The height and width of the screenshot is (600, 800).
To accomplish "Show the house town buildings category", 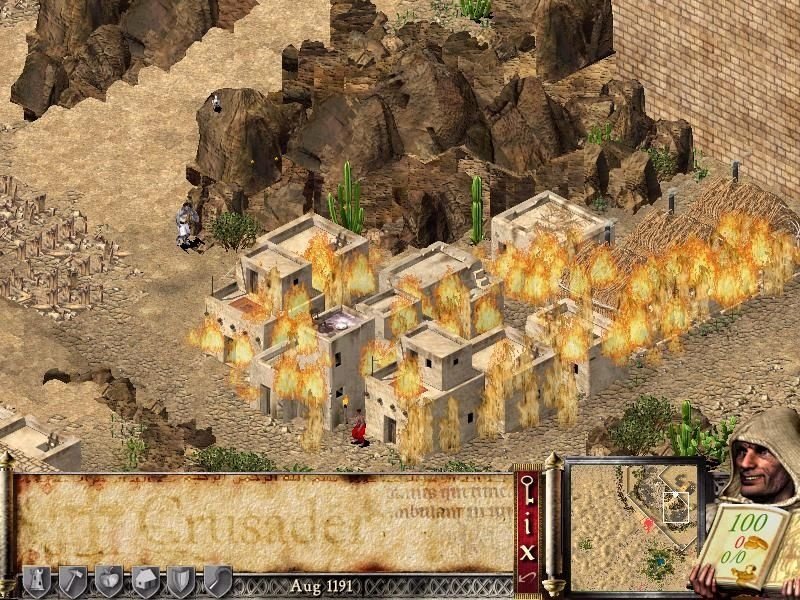I will (145, 581).
